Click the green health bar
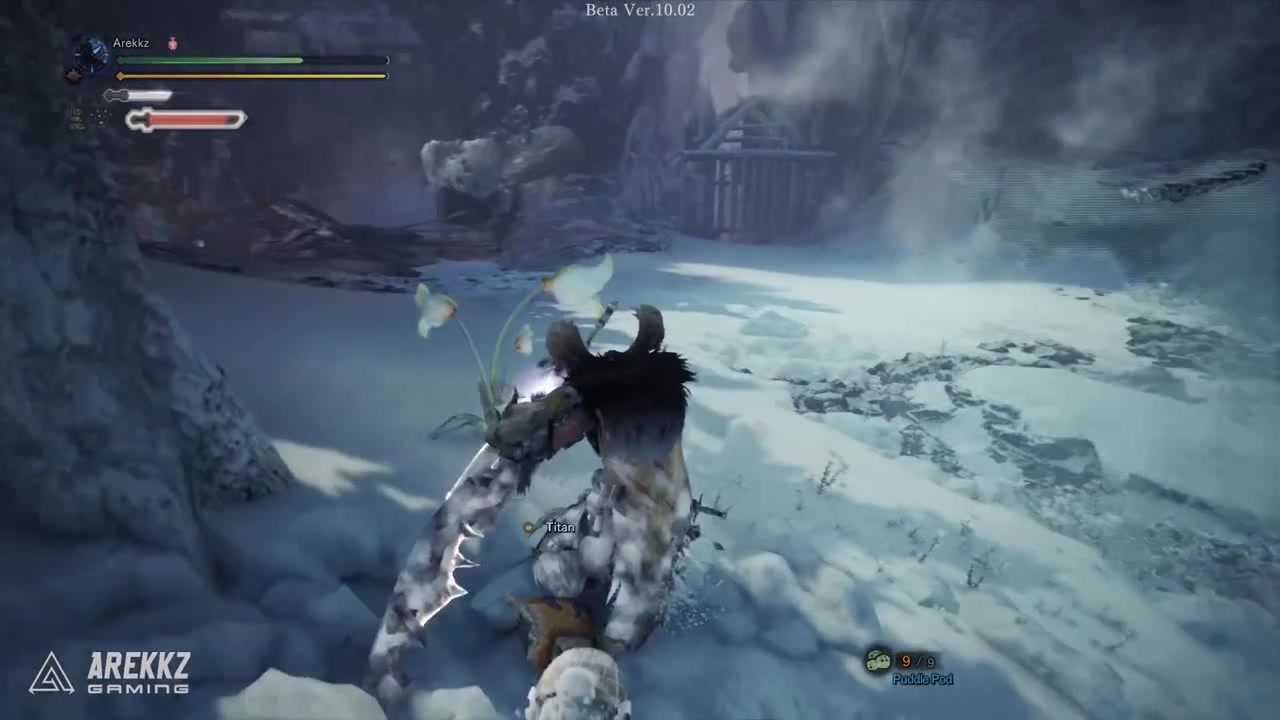The image size is (1280, 720). point(210,61)
